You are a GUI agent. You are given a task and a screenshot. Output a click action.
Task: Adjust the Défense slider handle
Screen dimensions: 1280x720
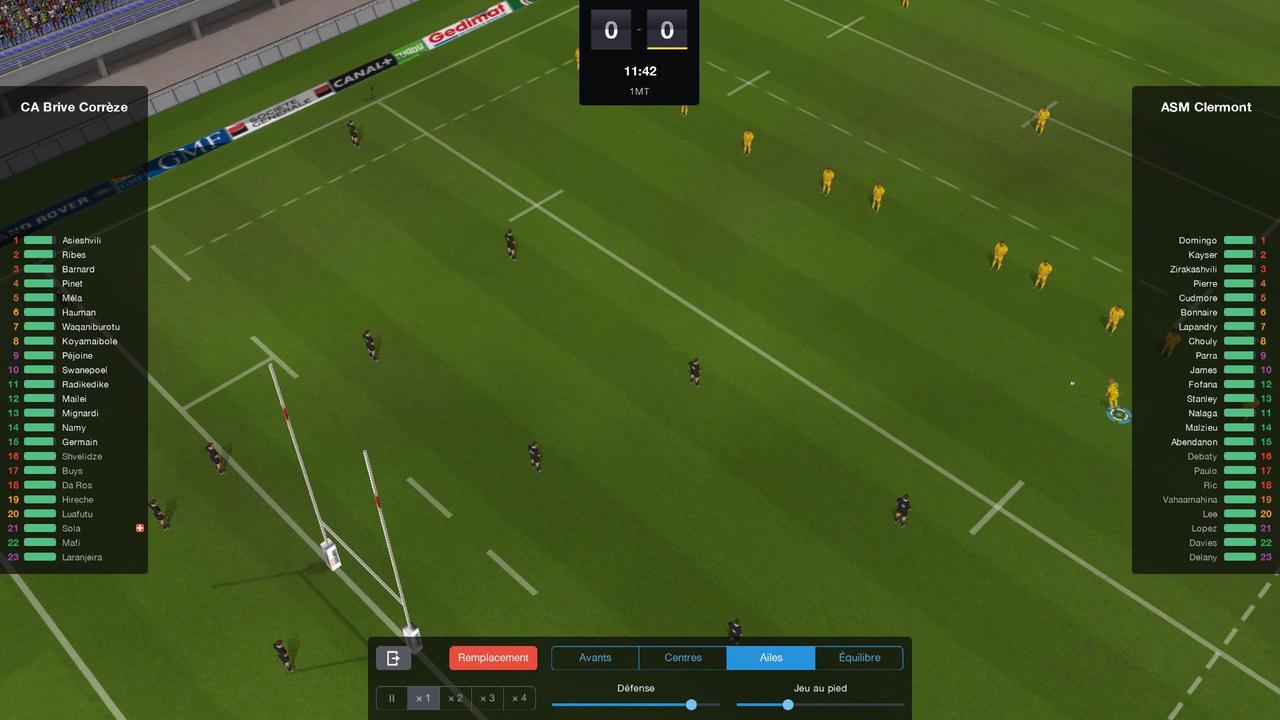pyautogui.click(x=691, y=705)
